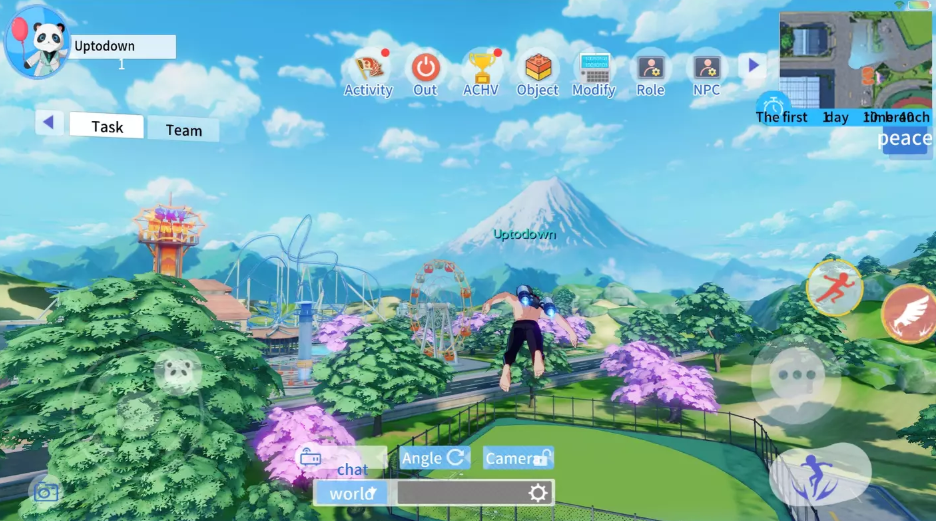Viewport: 936px width, 521px height.
Task: Take a screenshot with the camera icon
Action: click(45, 491)
